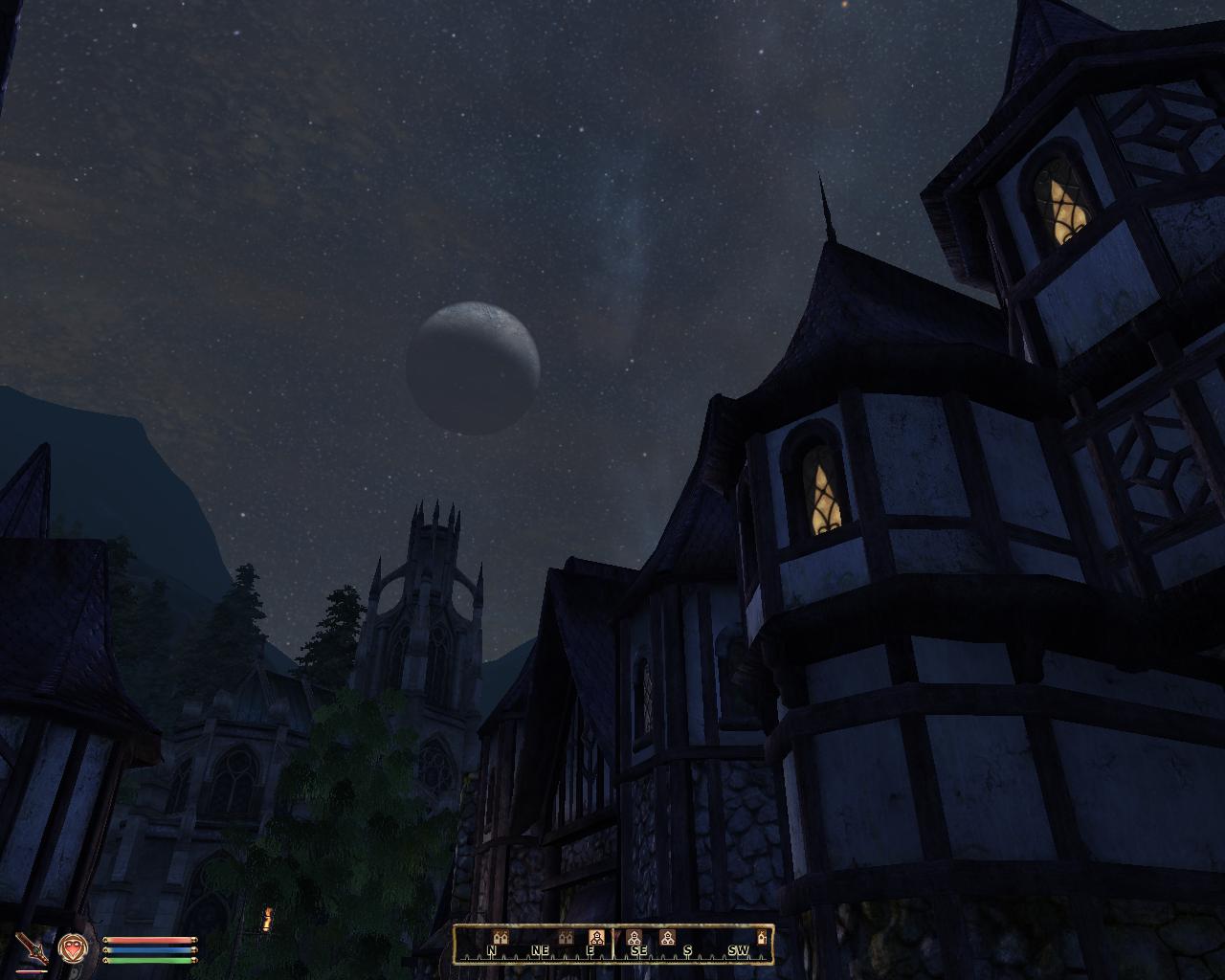Screen dimensions: 1225x980
Task: Click the compass marker above the N heading
Action: click(499, 936)
